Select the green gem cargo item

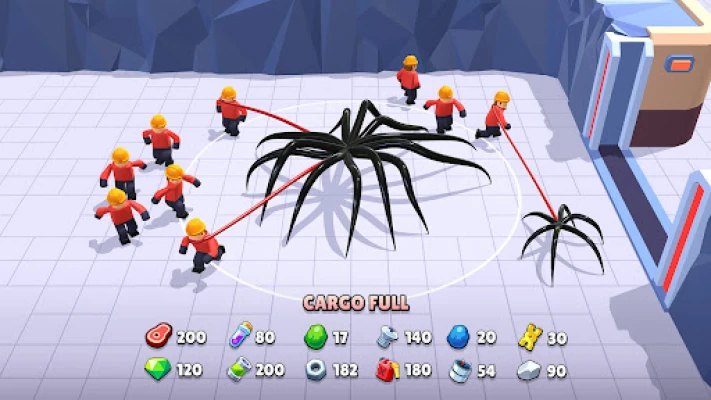point(159,370)
